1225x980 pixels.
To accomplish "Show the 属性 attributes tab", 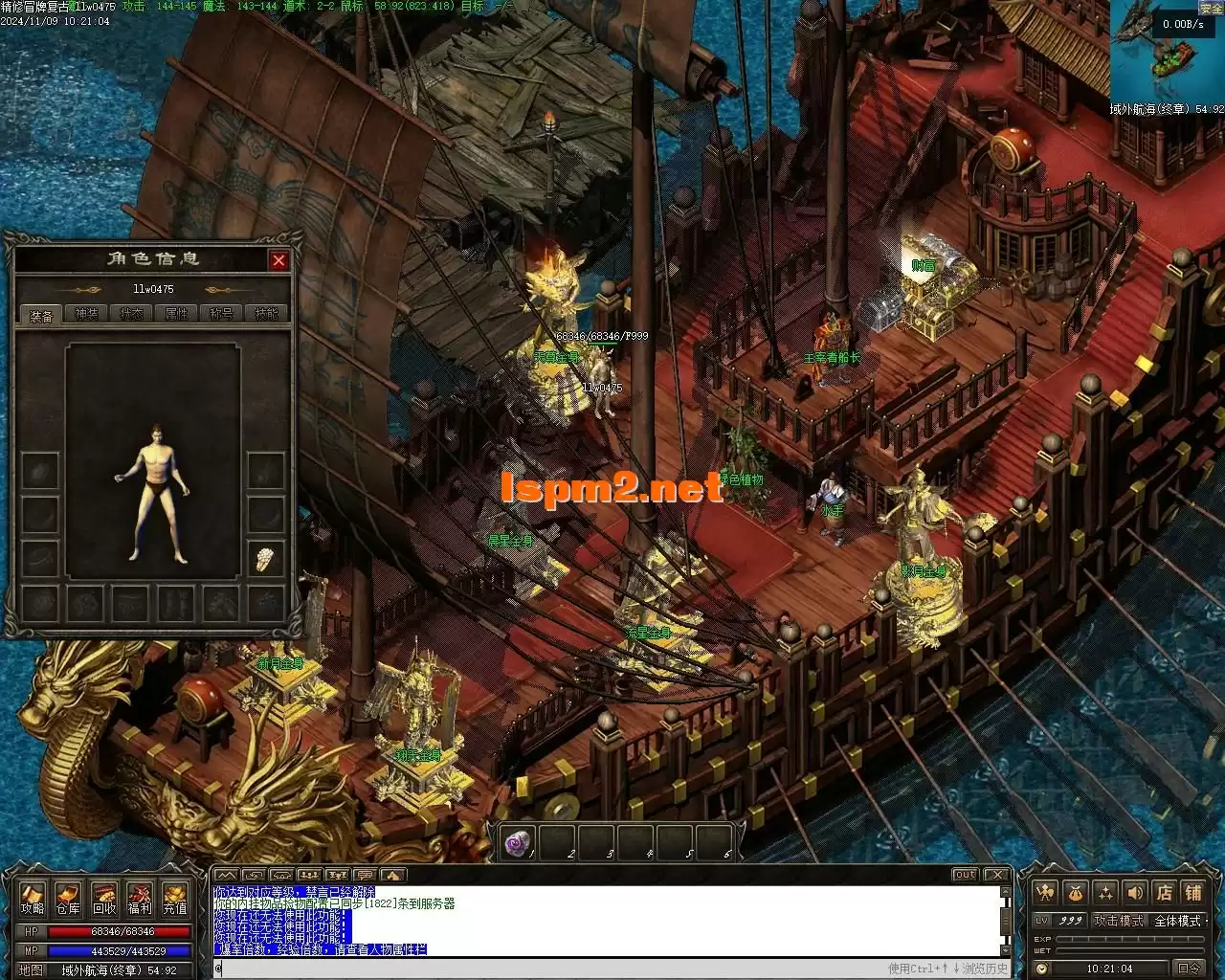I will pyautogui.click(x=177, y=314).
